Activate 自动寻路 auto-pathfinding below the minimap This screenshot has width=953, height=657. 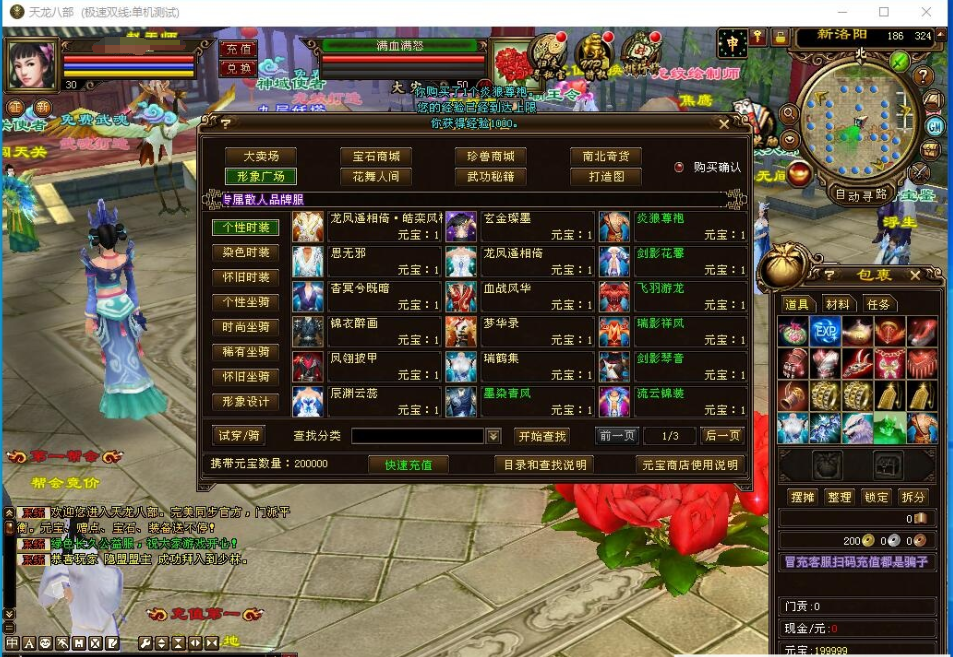861,194
